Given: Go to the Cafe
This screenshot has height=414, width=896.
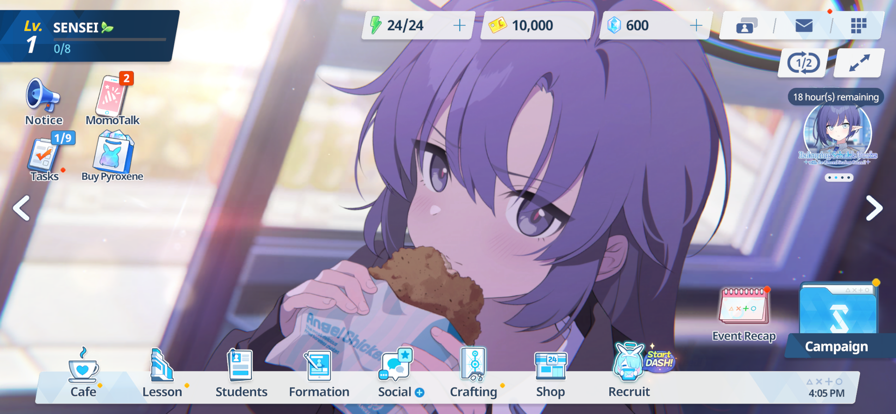Looking at the screenshot, I should pos(83,372).
